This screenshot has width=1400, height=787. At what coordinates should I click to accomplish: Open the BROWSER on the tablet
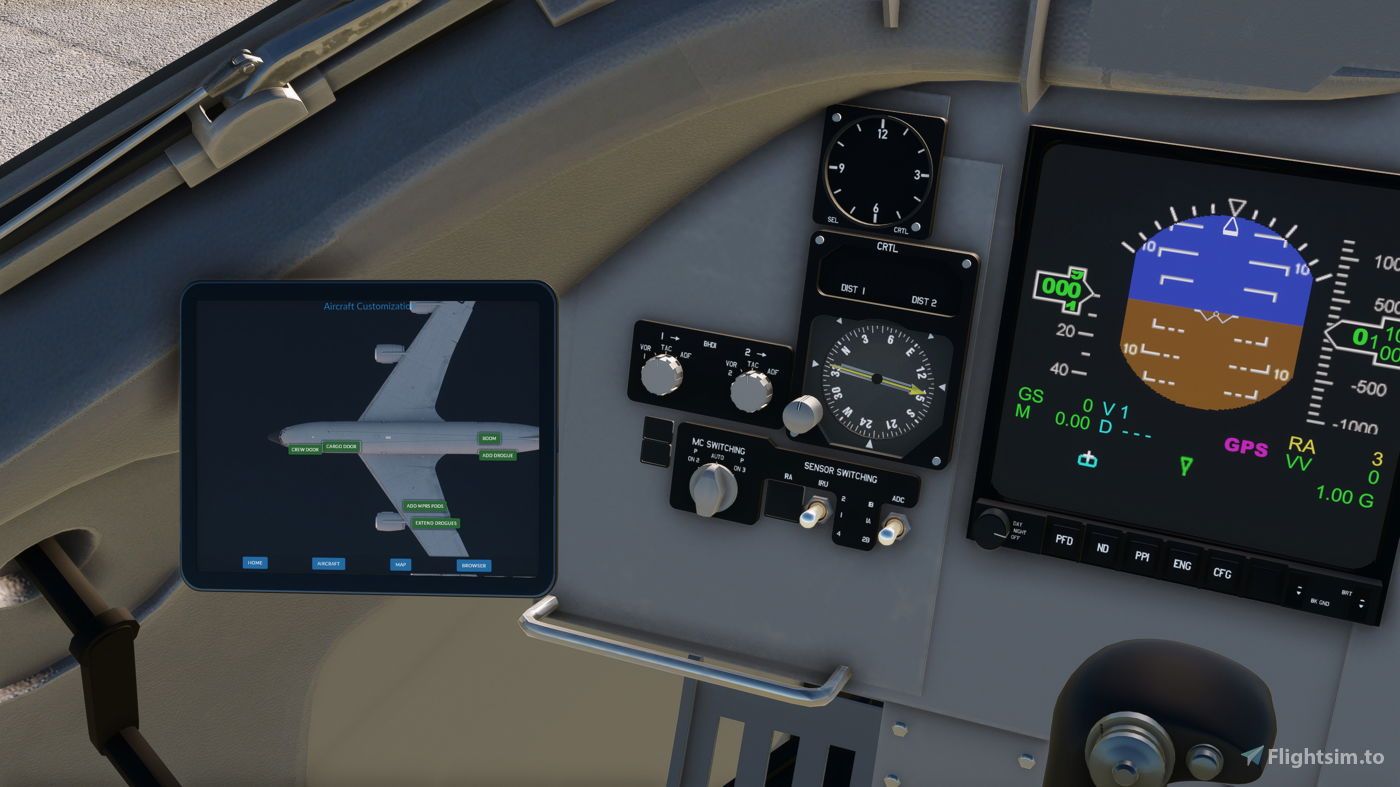tap(473, 566)
